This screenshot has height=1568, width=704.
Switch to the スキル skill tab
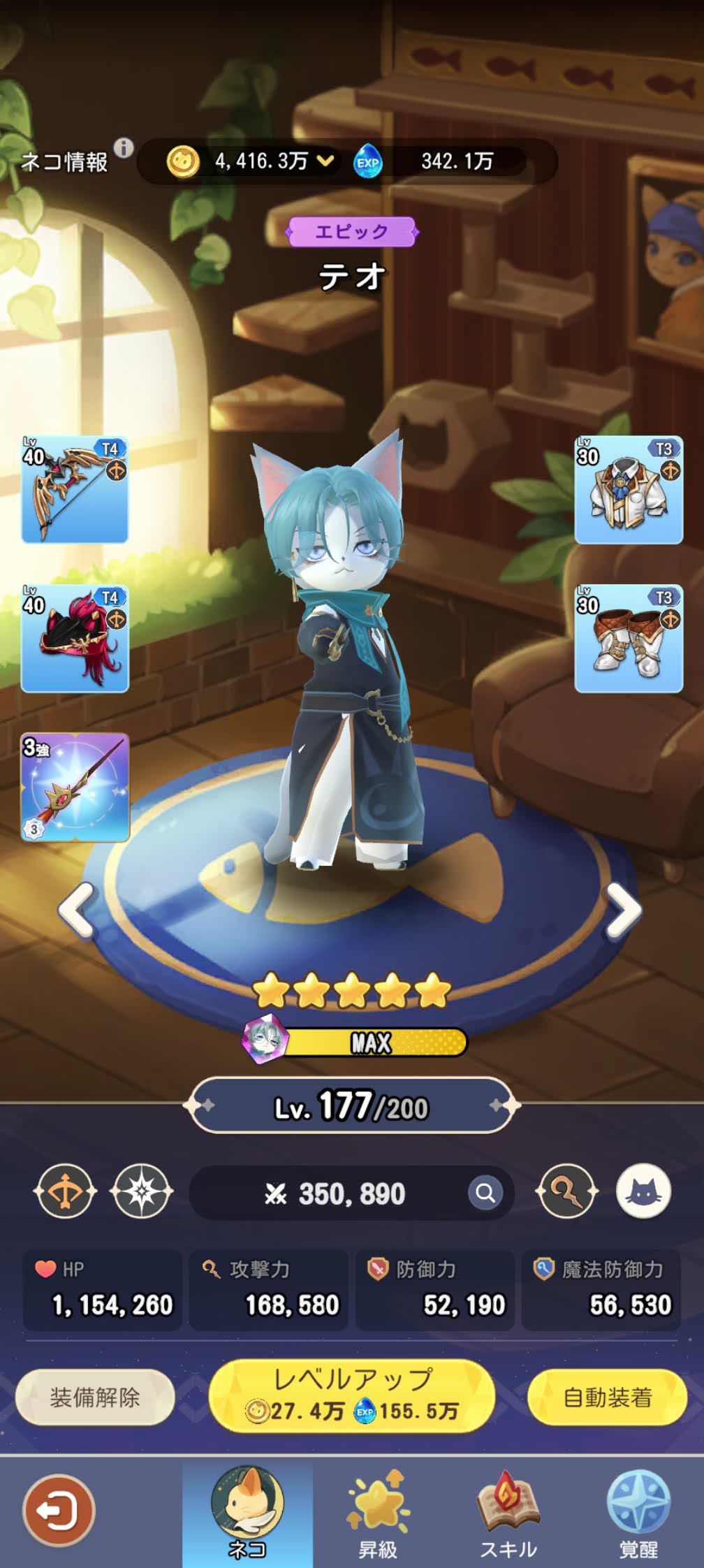tap(508, 1514)
